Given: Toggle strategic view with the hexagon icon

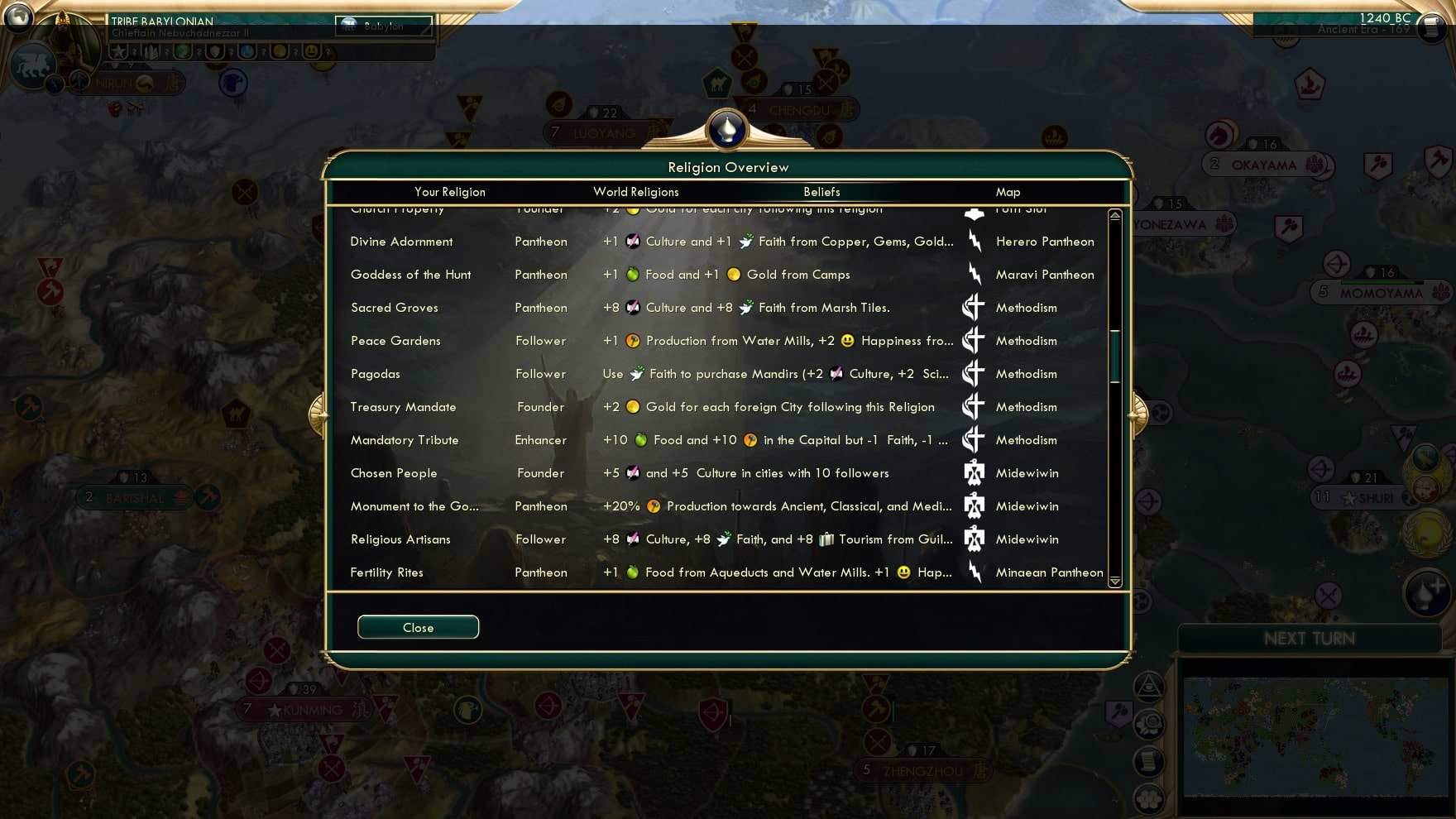Looking at the screenshot, I should (1149, 799).
